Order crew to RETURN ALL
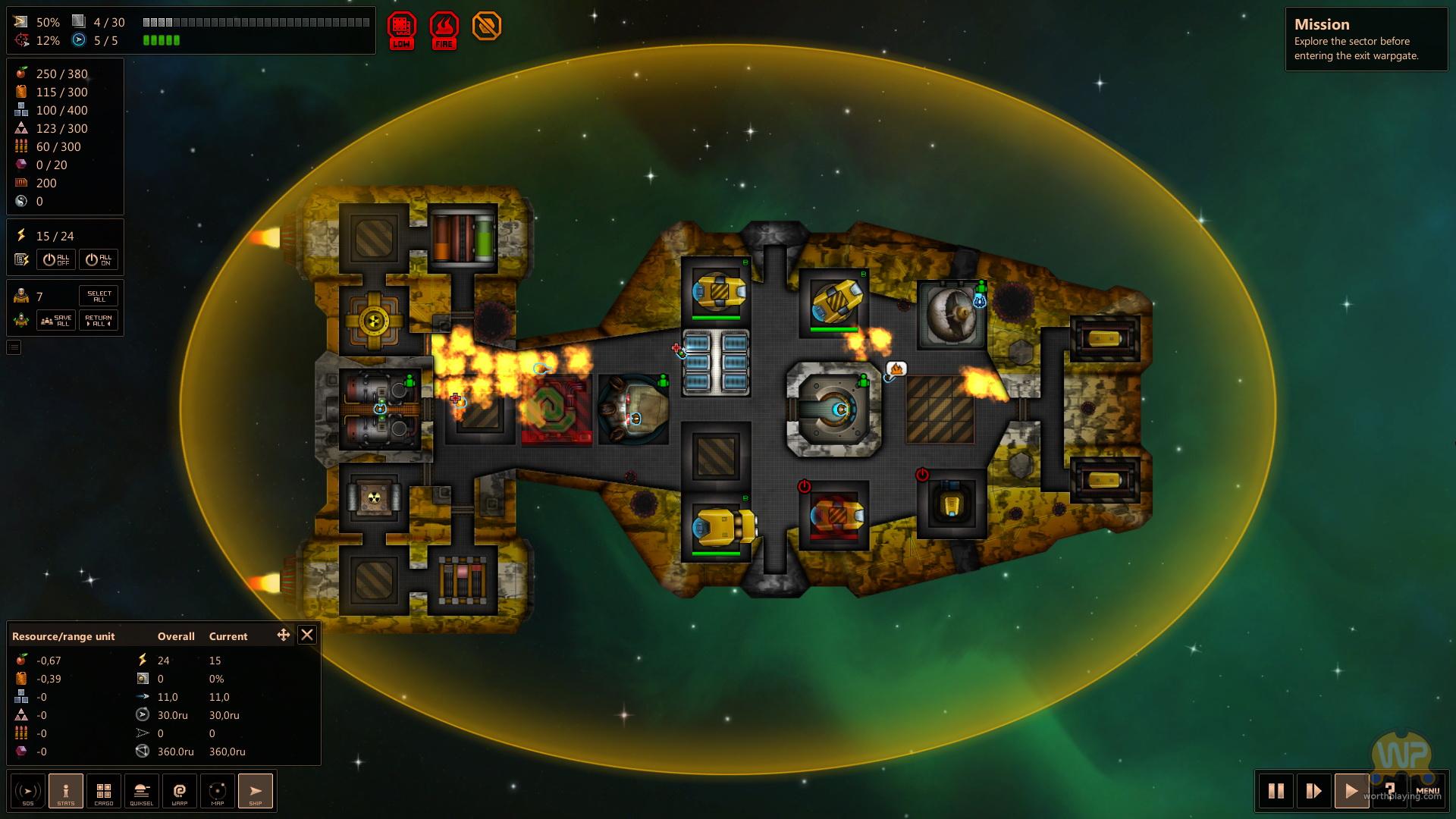The image size is (1456, 819). click(x=99, y=320)
